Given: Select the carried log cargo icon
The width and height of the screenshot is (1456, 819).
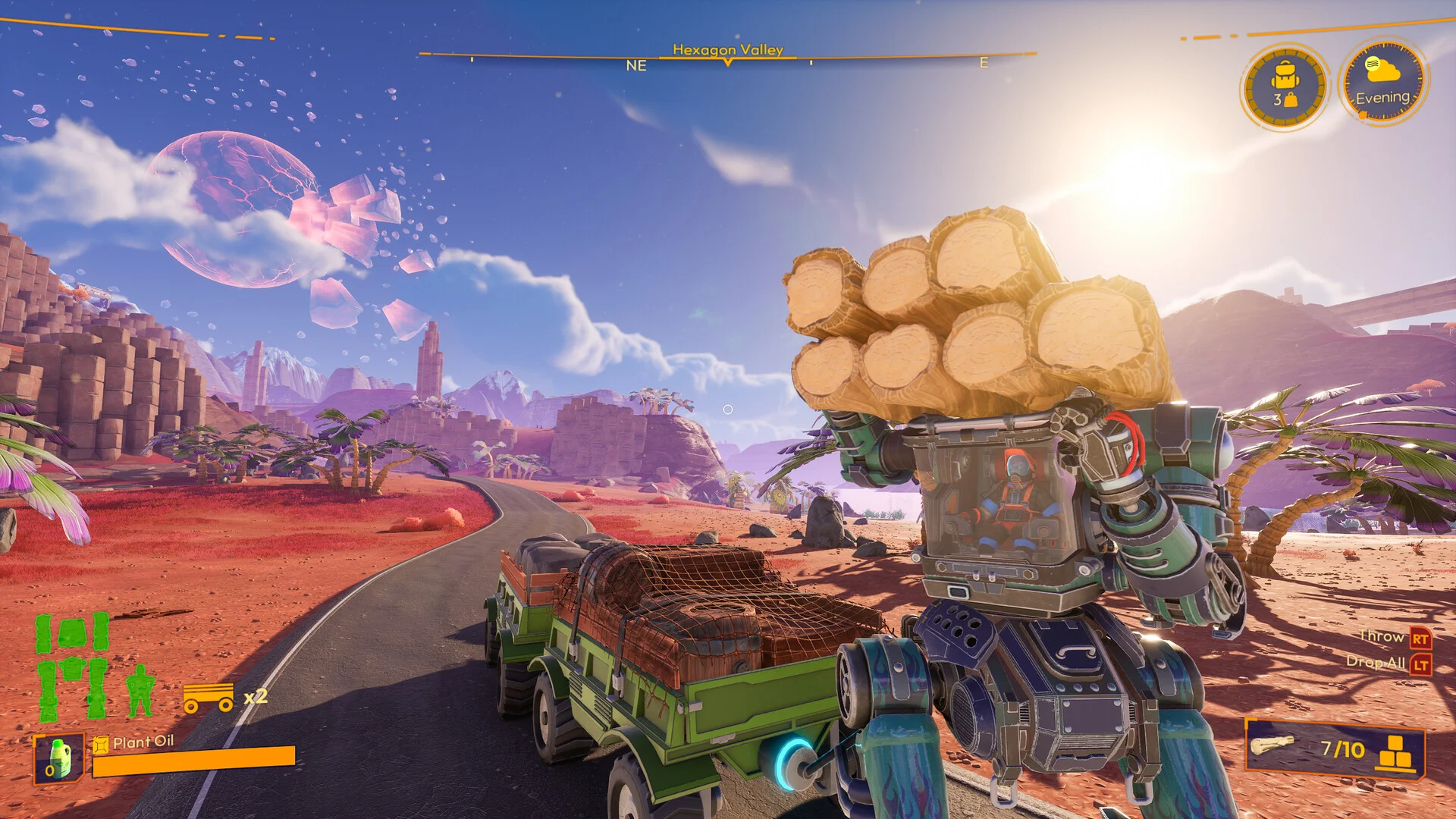Looking at the screenshot, I should click(x=1273, y=745).
